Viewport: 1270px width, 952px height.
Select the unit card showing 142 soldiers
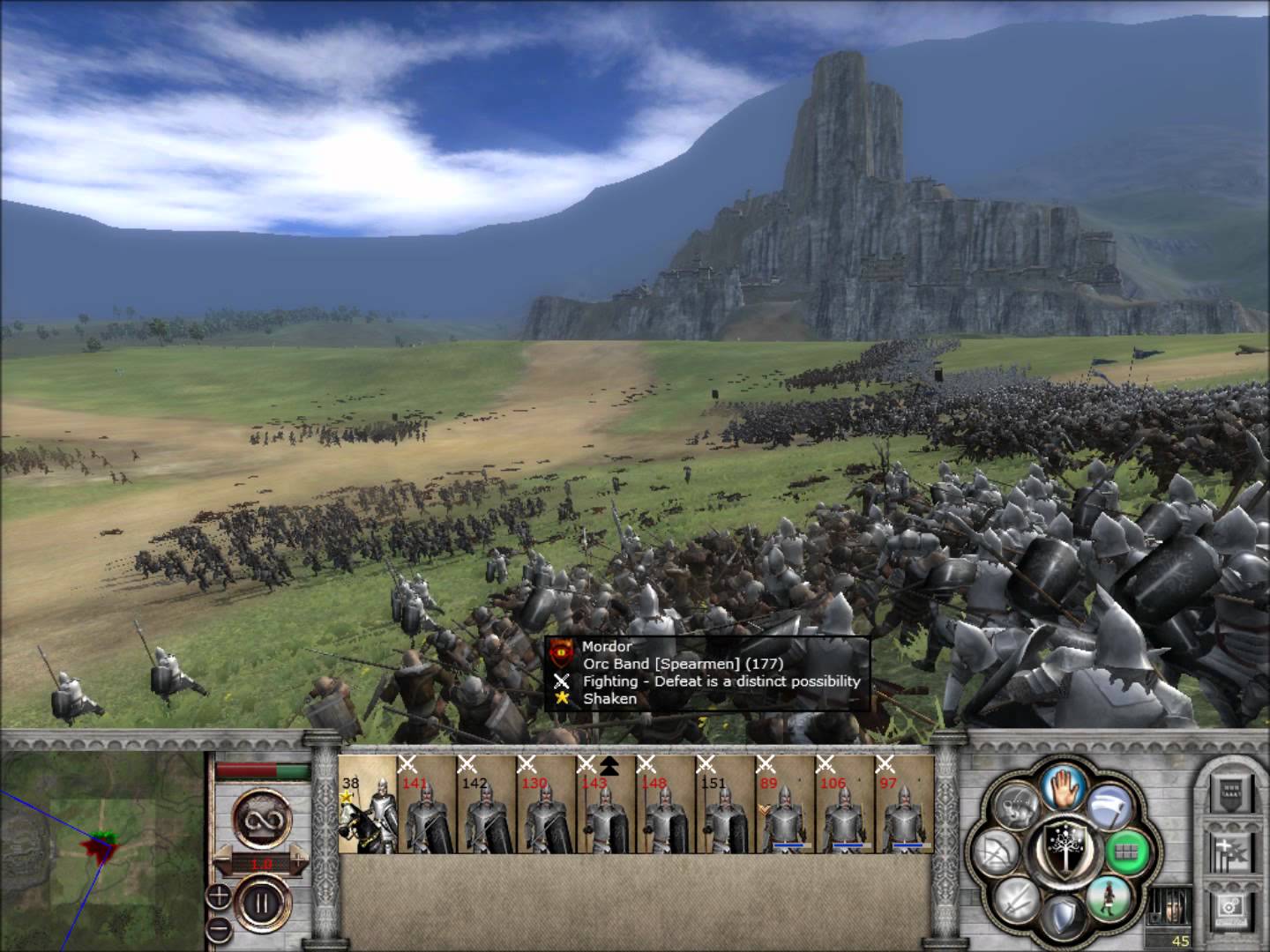tap(486, 805)
